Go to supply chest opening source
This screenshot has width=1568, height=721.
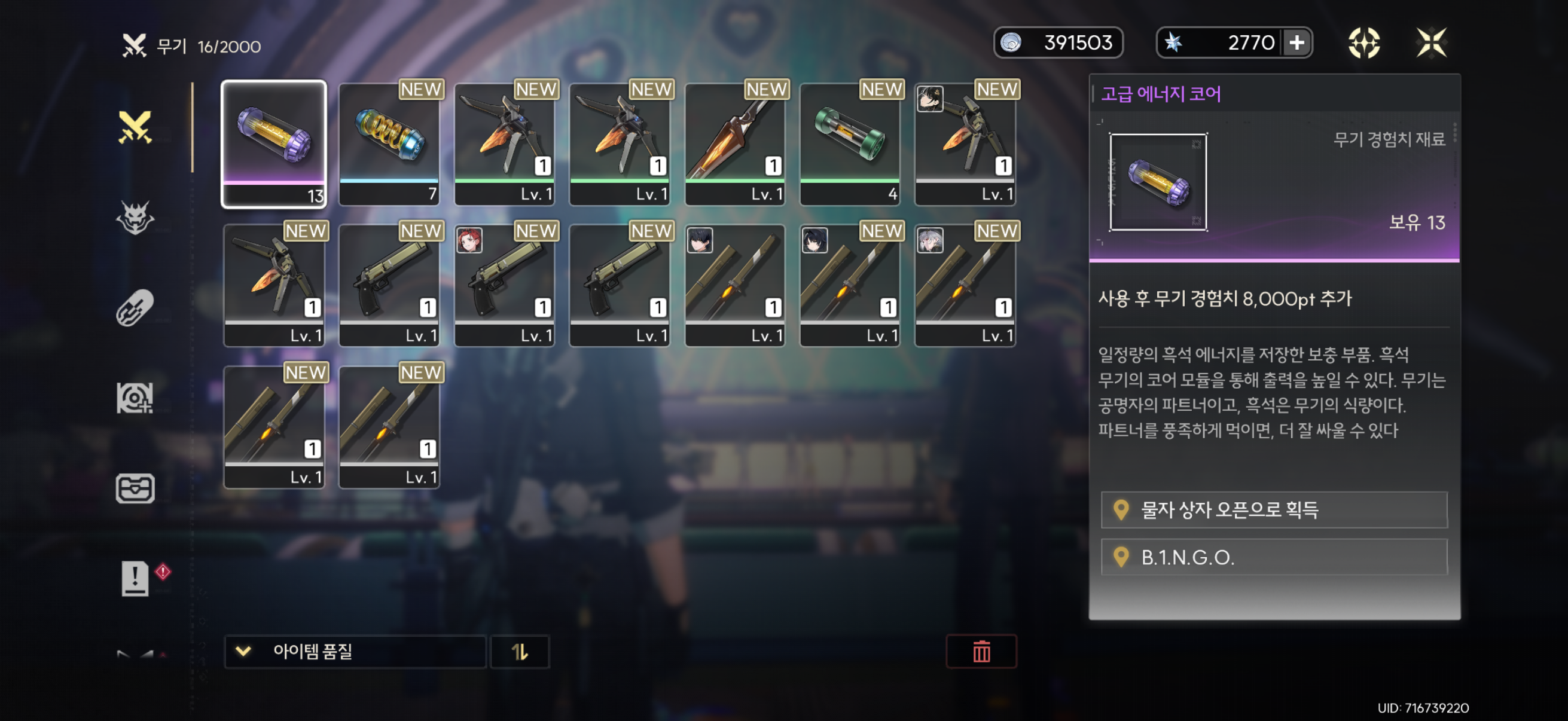pyautogui.click(x=1274, y=509)
